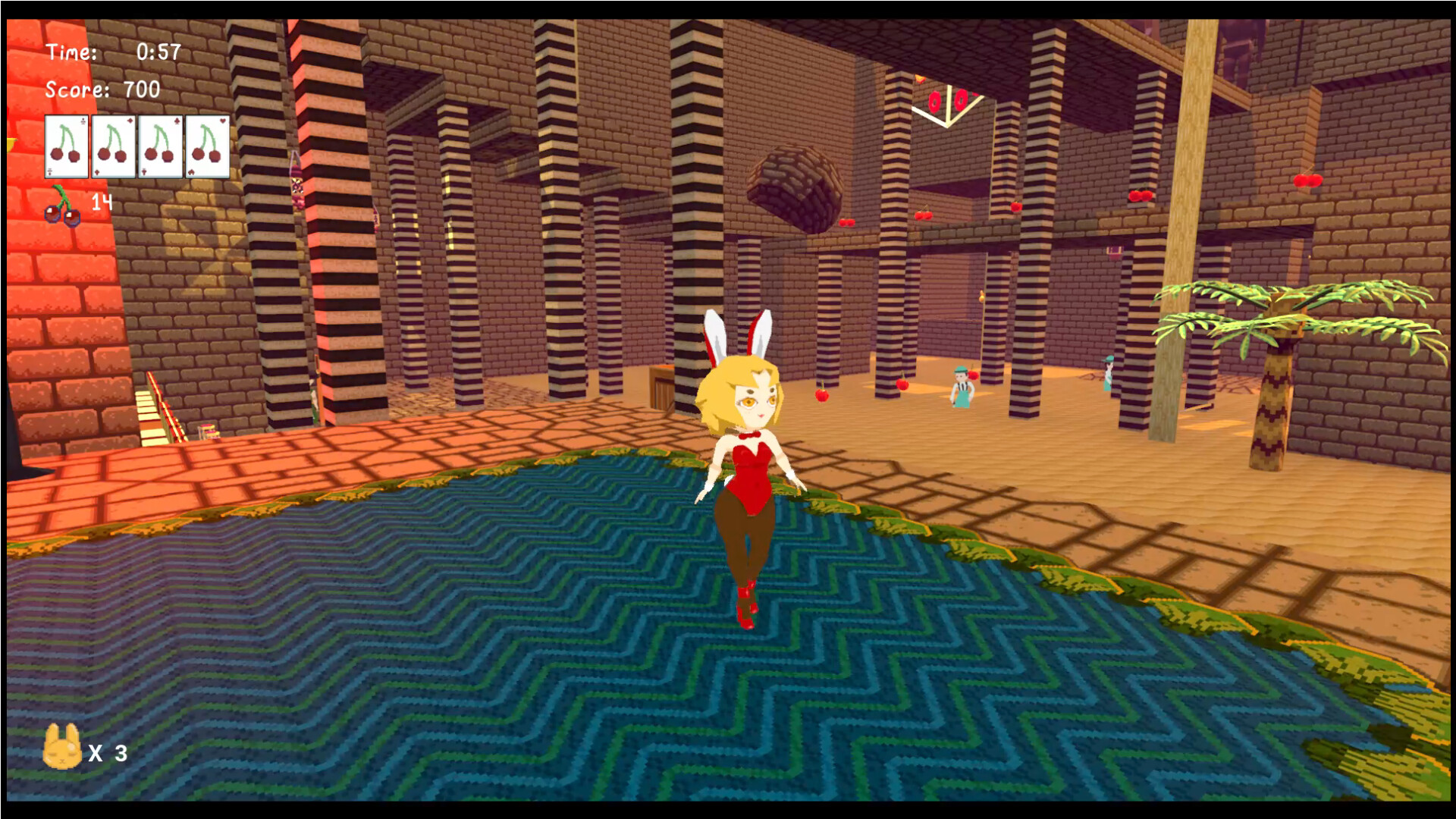Select the cherry card with diamonds suit

click(115, 148)
